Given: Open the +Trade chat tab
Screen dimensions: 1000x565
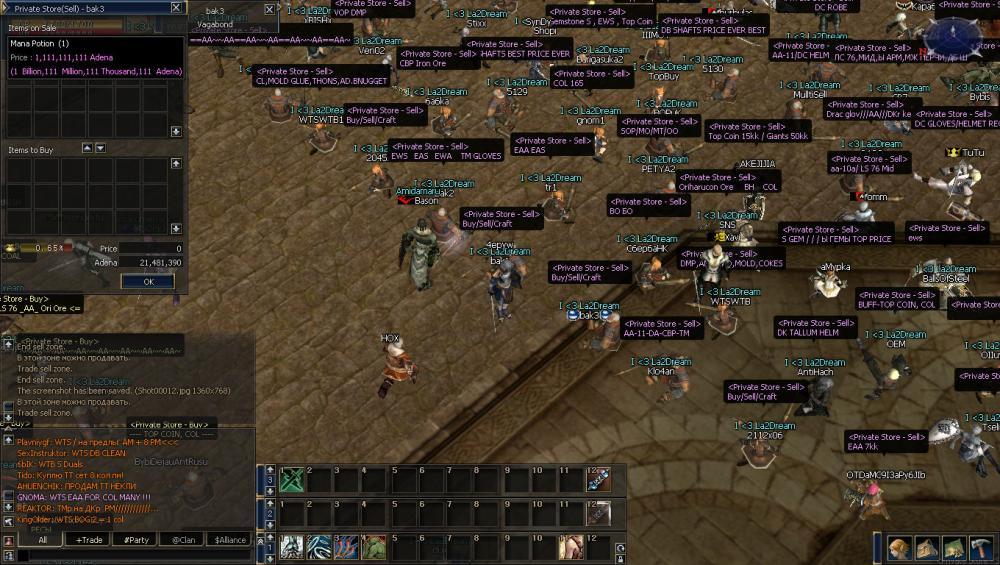Looking at the screenshot, I should pyautogui.click(x=89, y=540).
